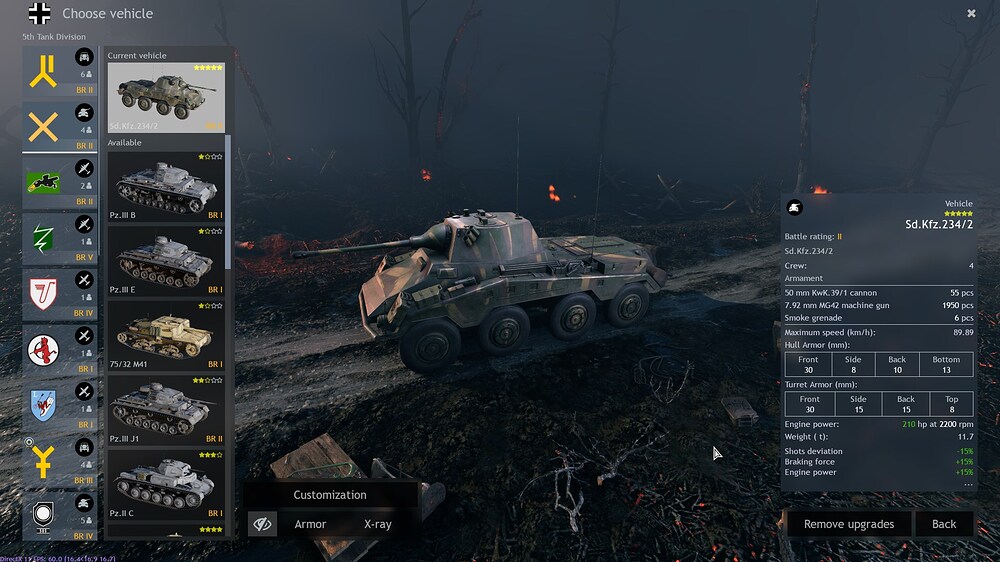Select the Pz.III J1 tank
Screen dimensions: 1000x562
pos(166,410)
